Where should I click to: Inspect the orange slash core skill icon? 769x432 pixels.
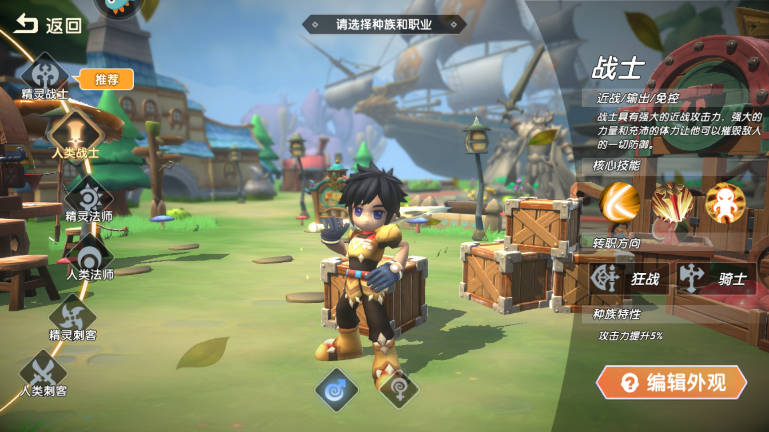click(620, 203)
